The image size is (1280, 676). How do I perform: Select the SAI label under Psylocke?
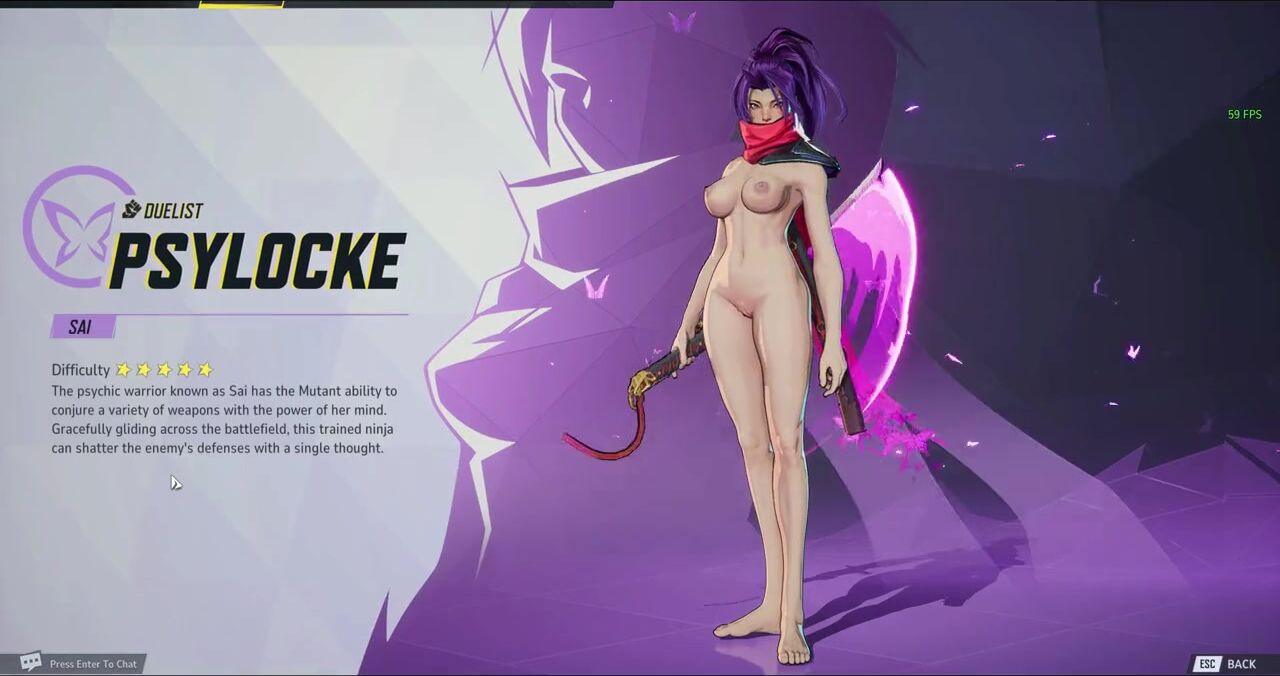click(x=81, y=327)
